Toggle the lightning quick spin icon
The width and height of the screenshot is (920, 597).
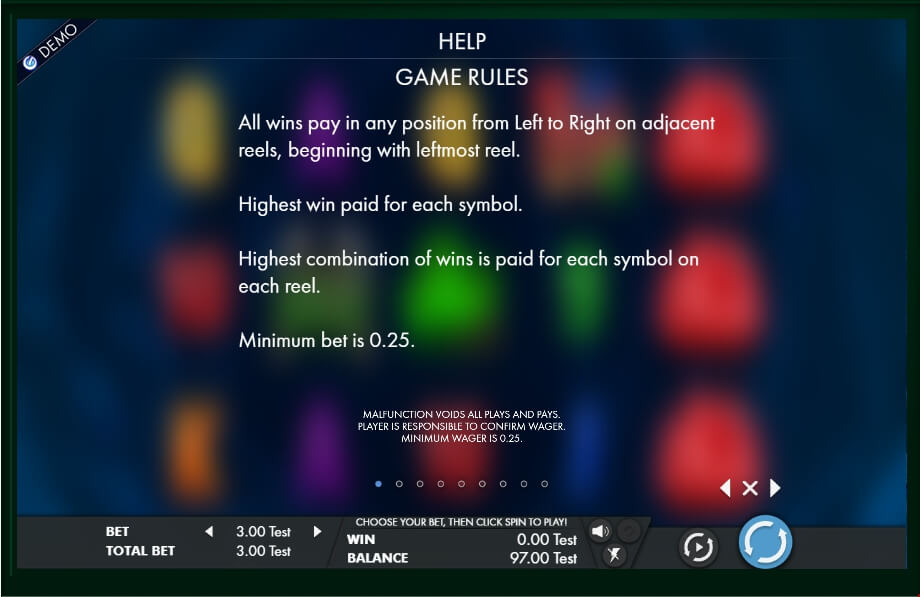click(x=614, y=555)
